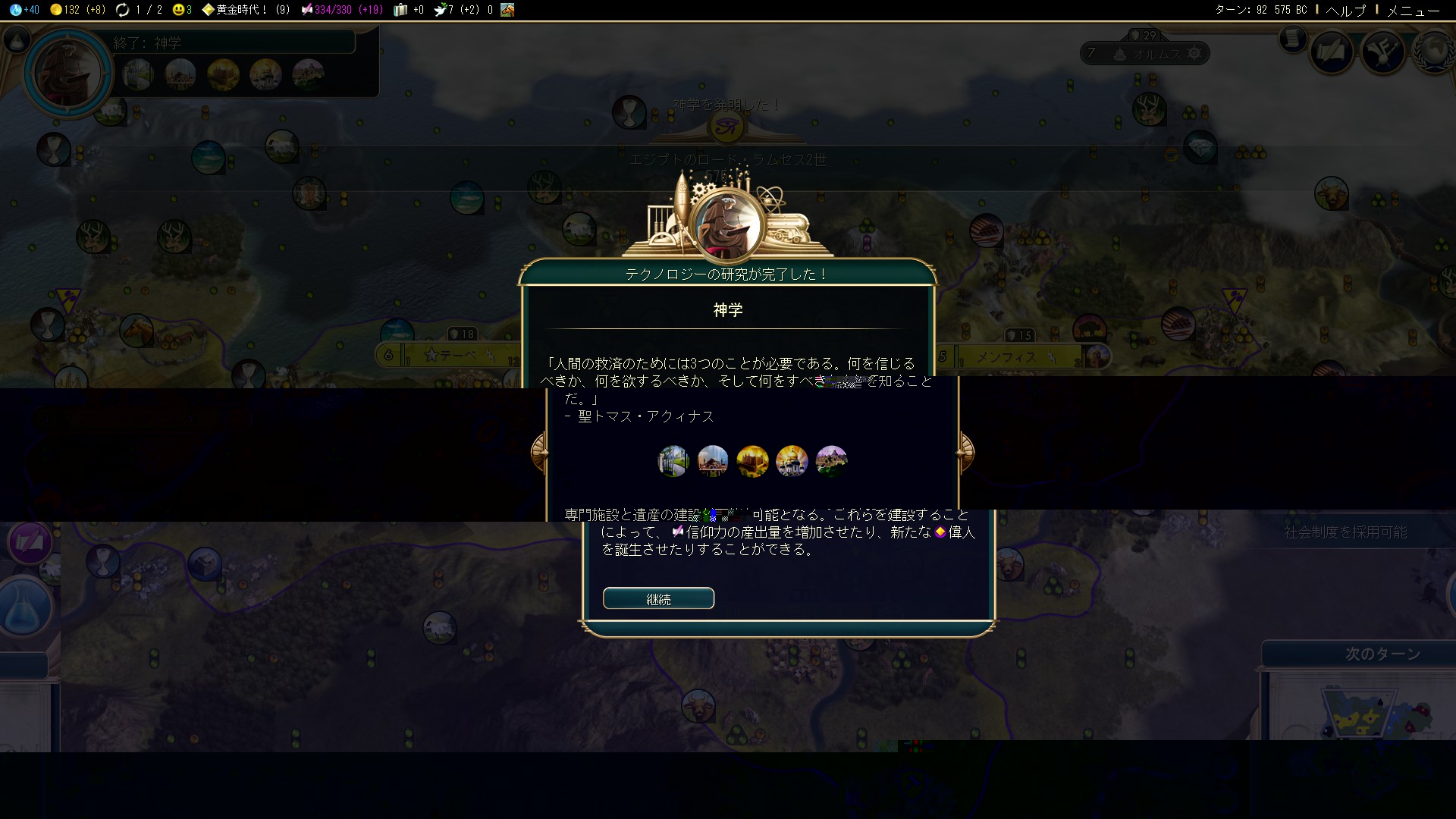Screen dimensions: 1456x819
Task: Select the Hagia Sophia wonder icon in popup
Action: click(713, 460)
